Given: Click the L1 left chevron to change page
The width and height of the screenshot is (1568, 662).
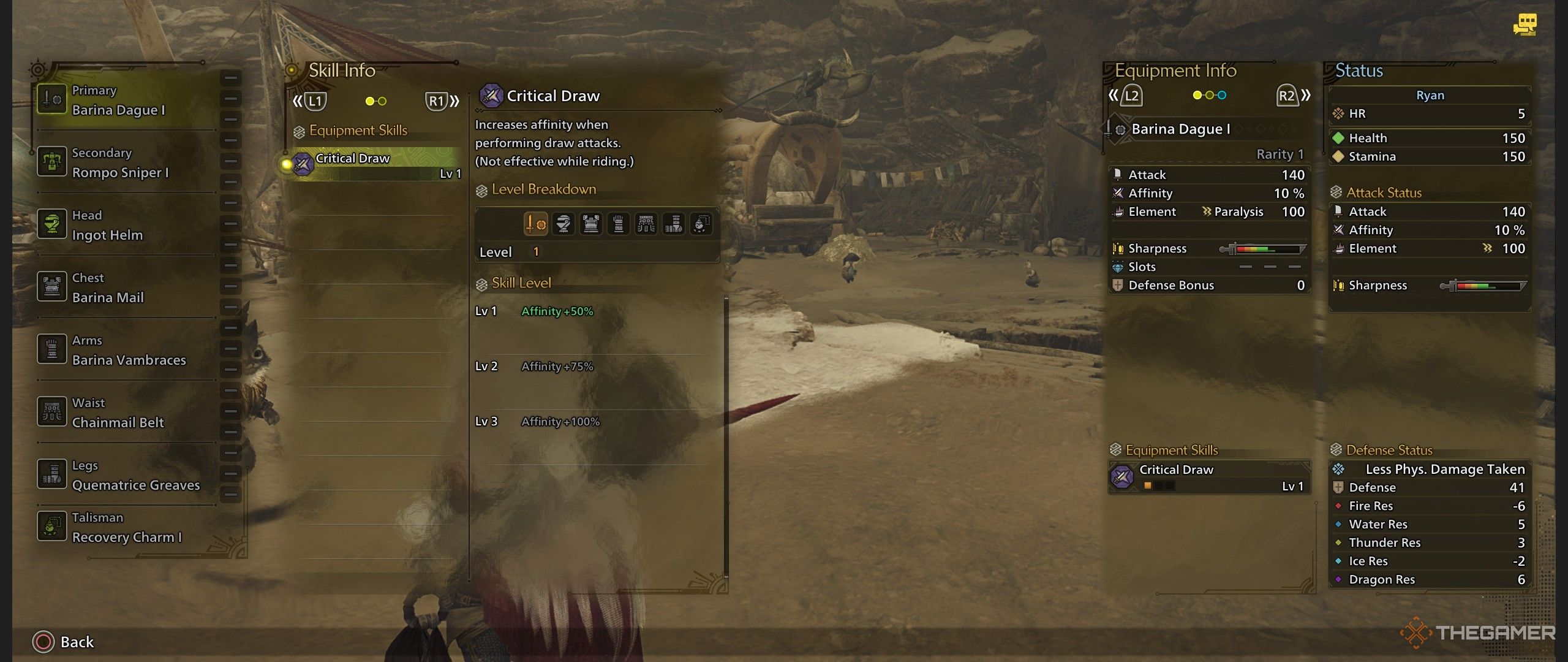Looking at the screenshot, I should pos(299,101).
